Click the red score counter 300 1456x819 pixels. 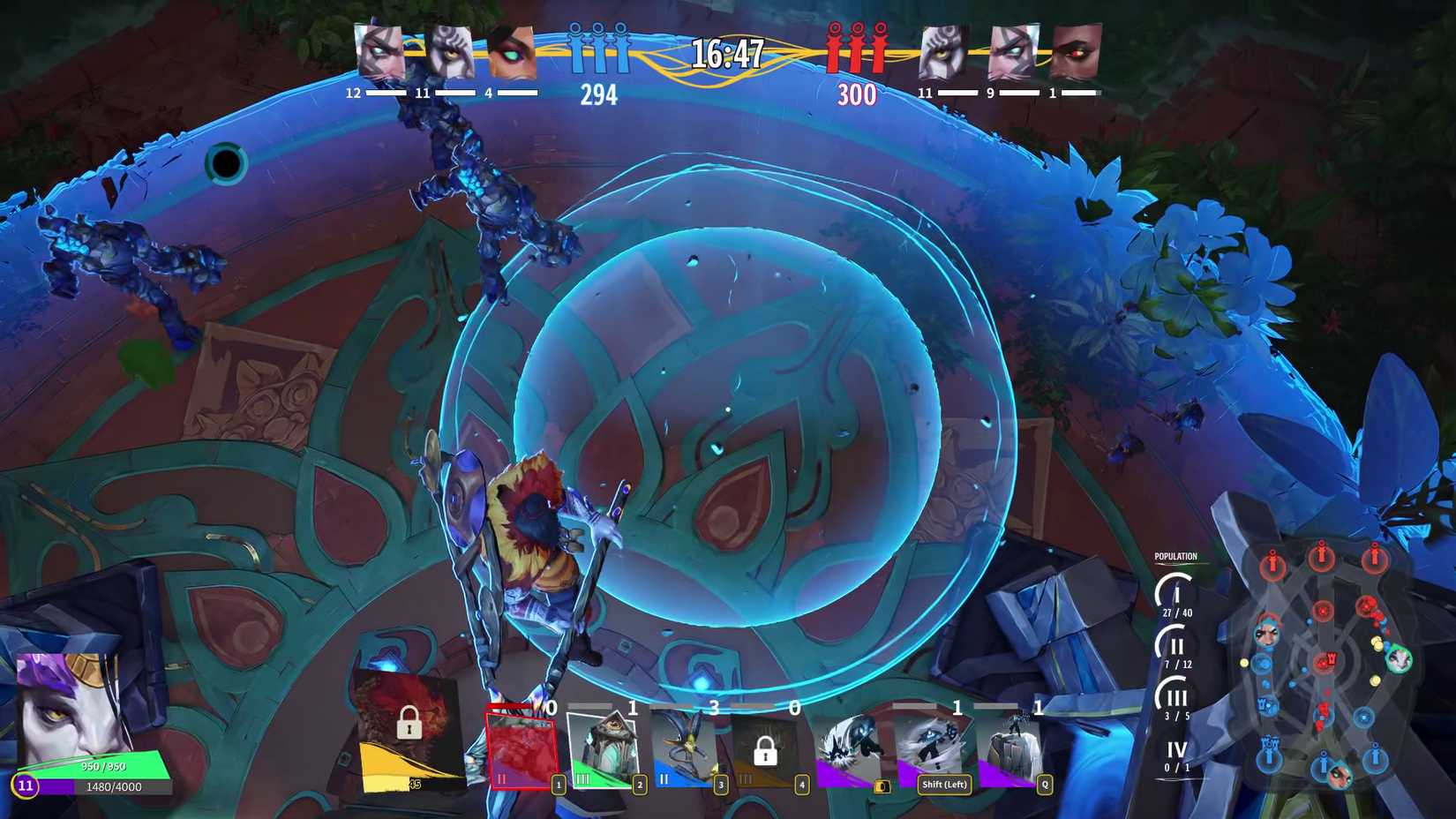pos(855,94)
